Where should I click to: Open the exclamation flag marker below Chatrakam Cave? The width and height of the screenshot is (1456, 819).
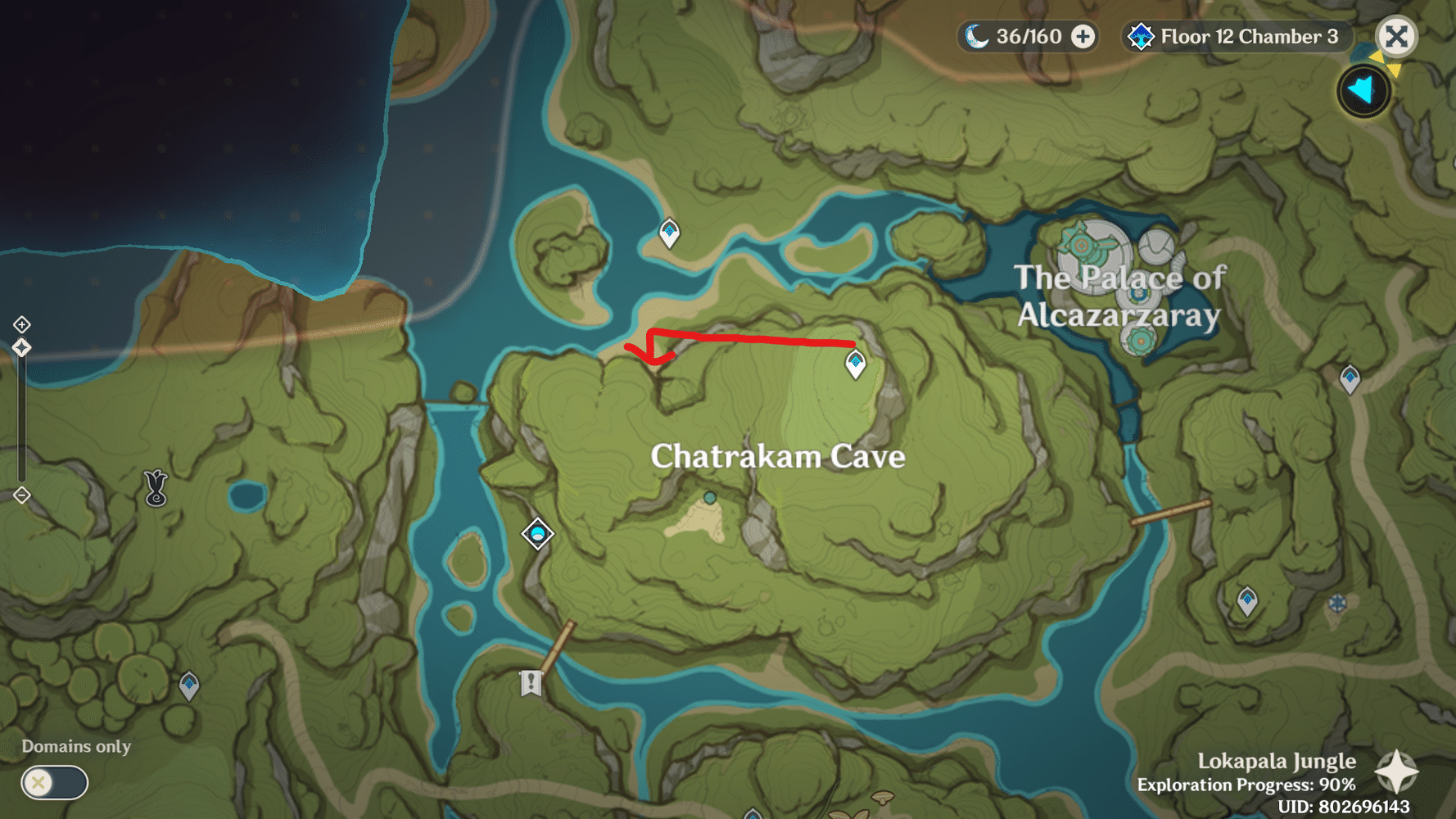530,683
